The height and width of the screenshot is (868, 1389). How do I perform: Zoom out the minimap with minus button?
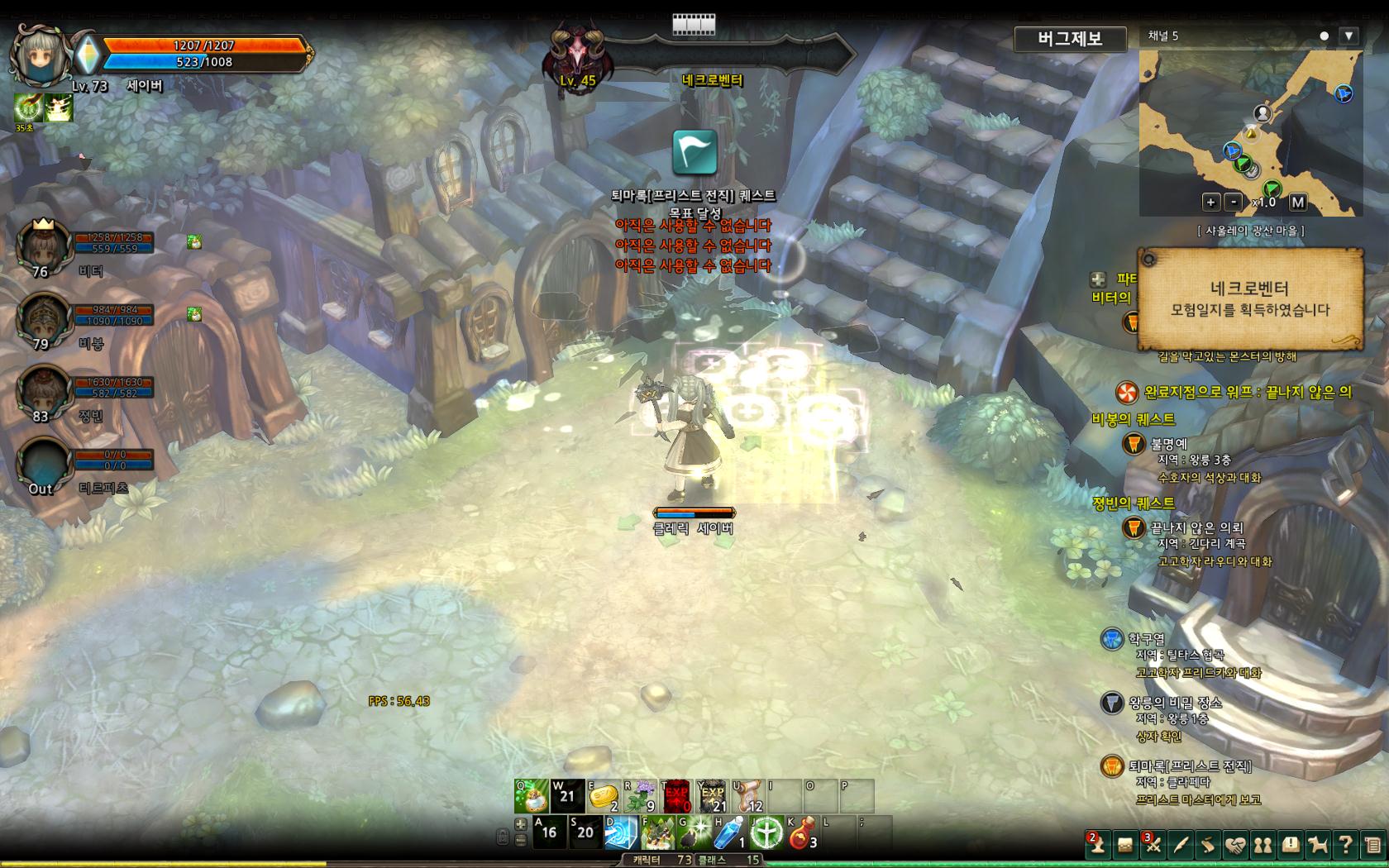1234,202
